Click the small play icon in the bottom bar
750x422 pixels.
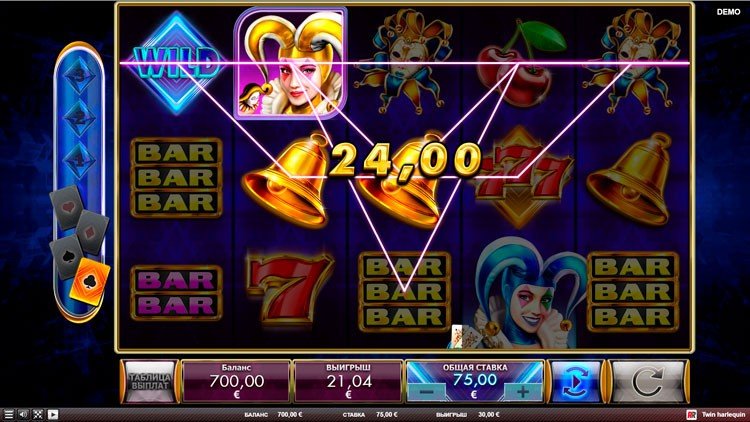pos(53,414)
